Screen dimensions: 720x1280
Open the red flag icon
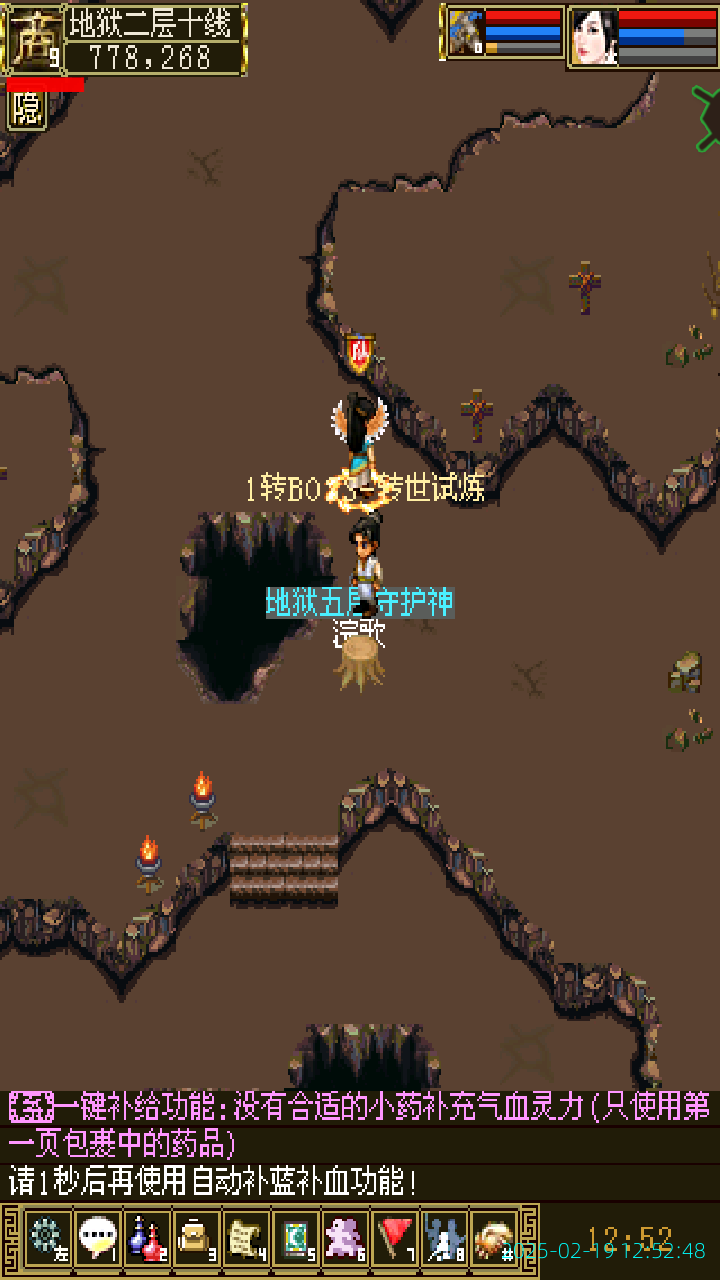click(x=396, y=1239)
